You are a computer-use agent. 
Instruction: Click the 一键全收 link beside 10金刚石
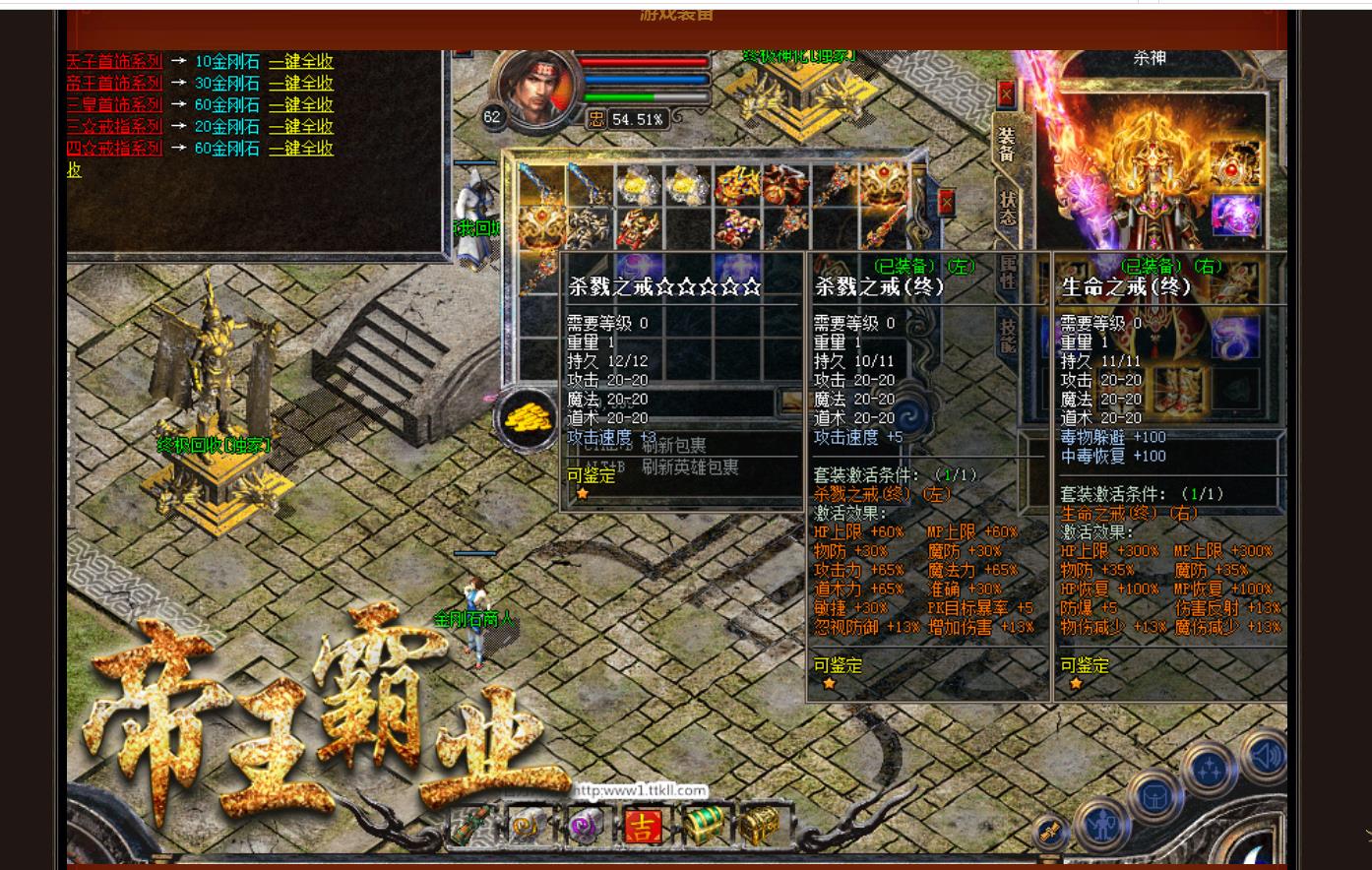click(301, 61)
